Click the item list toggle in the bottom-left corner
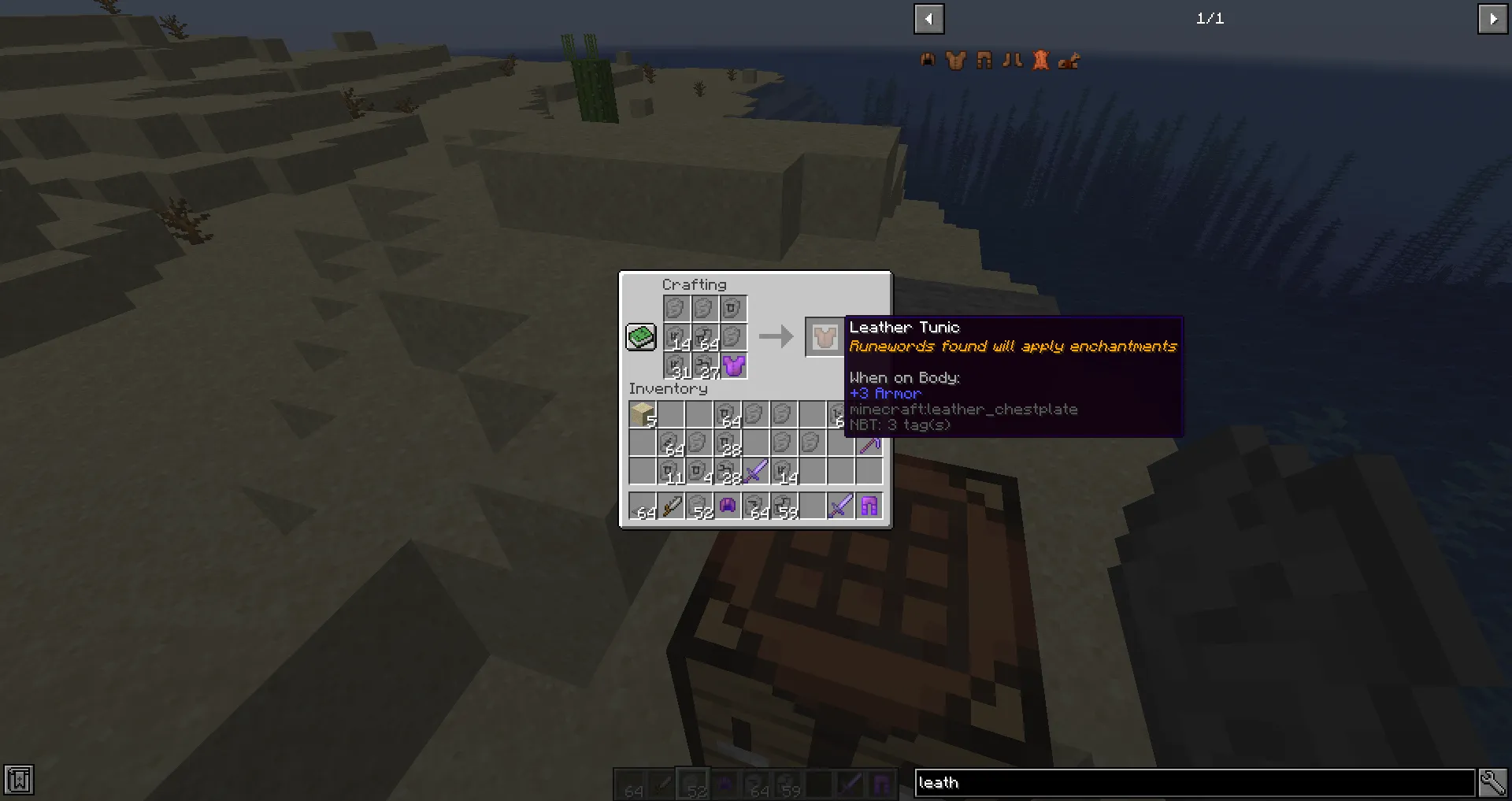This screenshot has height=801, width=1512. tap(19, 780)
